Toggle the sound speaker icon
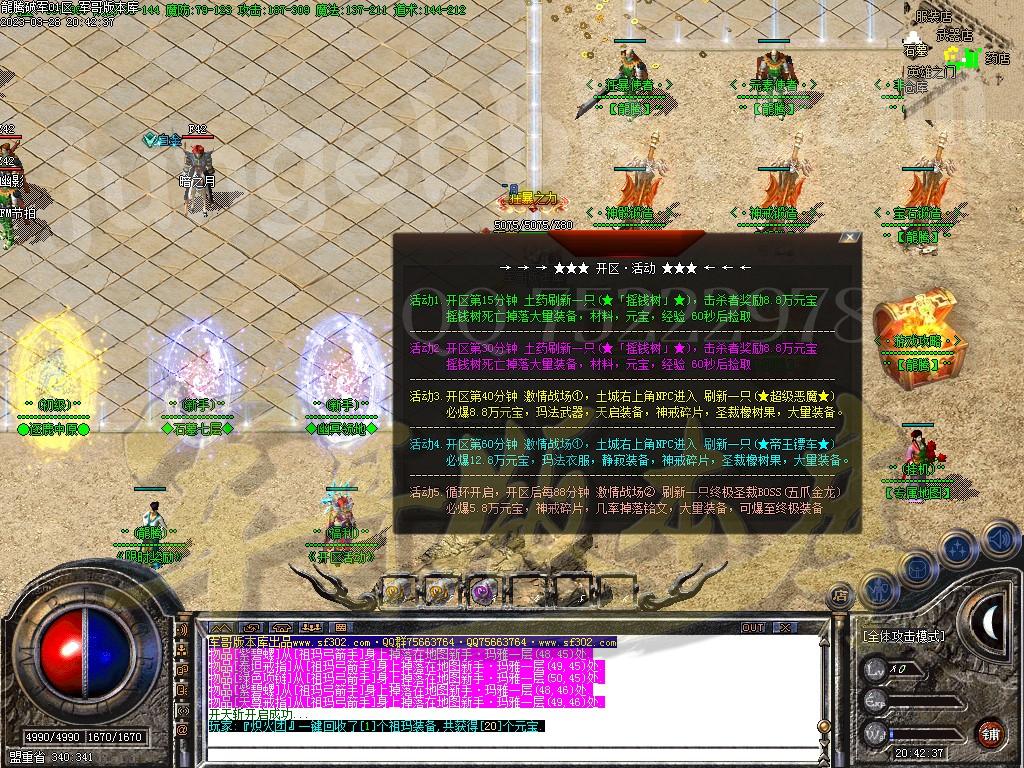 [998, 538]
